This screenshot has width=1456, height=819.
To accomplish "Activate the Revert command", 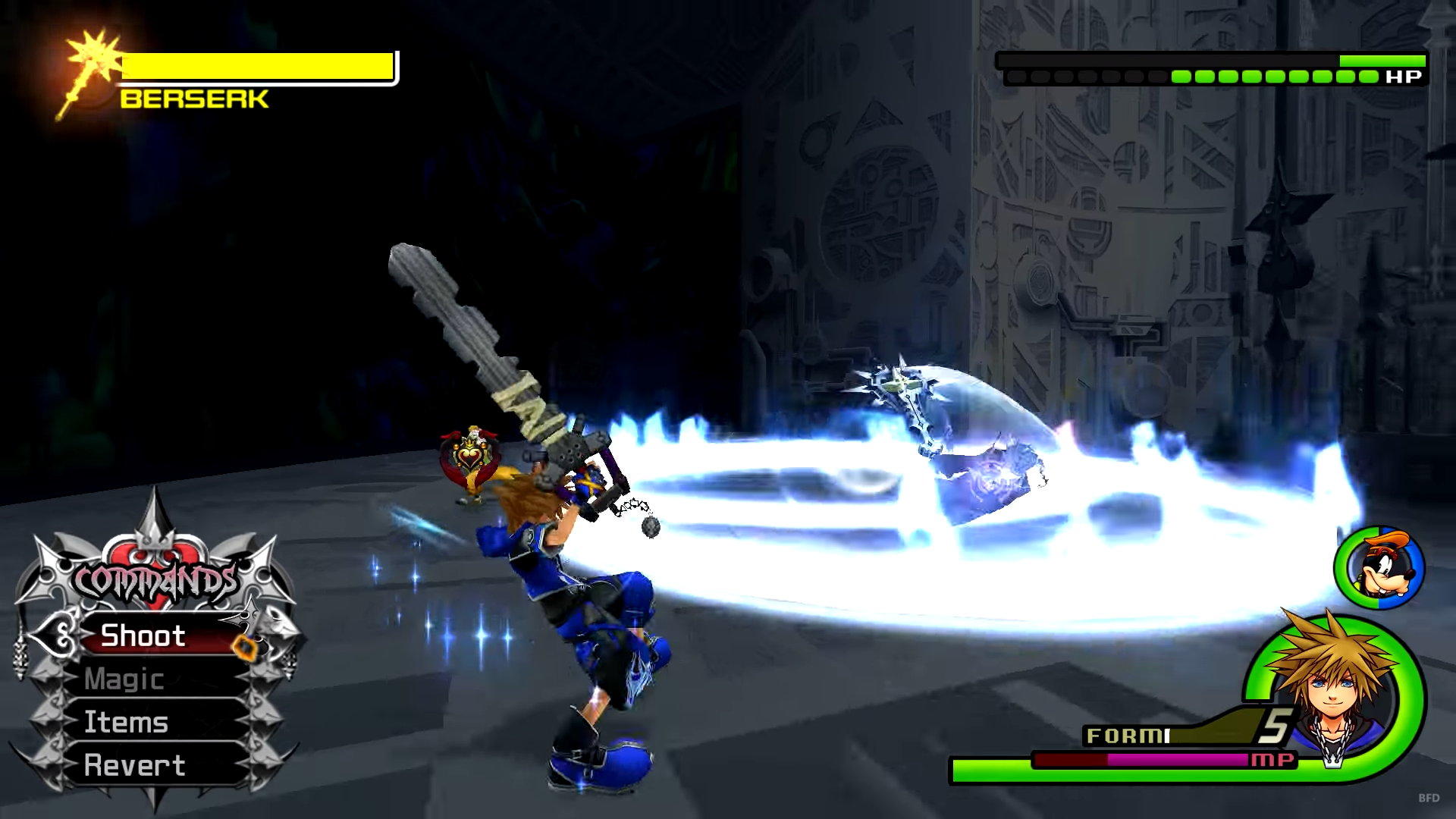I will coord(135,765).
